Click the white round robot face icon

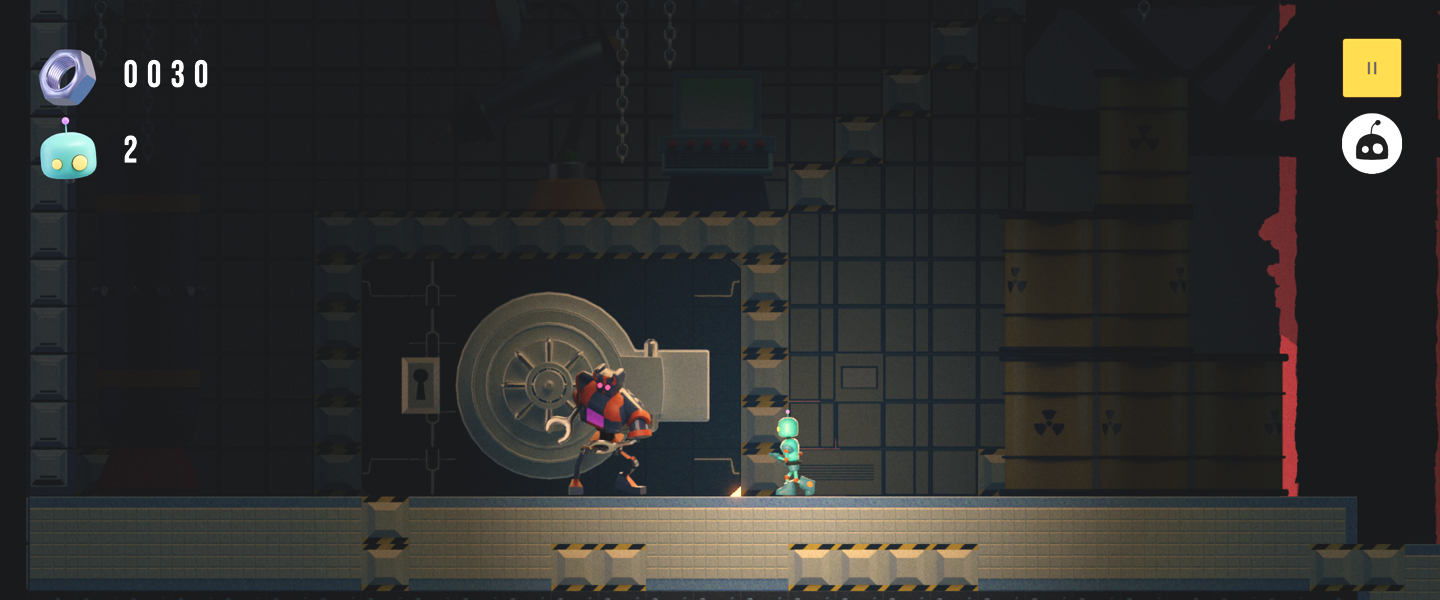[x=1371, y=144]
